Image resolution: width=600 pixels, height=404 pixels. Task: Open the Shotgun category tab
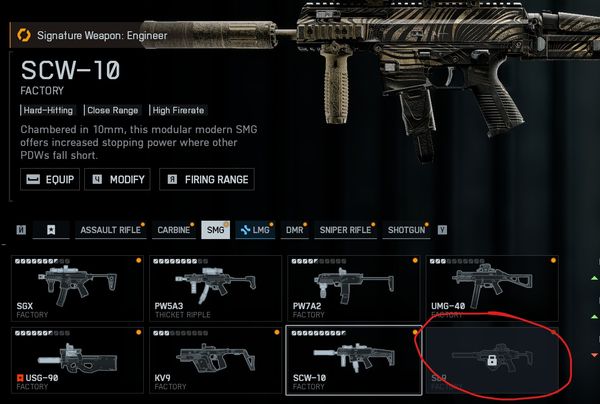click(x=406, y=230)
